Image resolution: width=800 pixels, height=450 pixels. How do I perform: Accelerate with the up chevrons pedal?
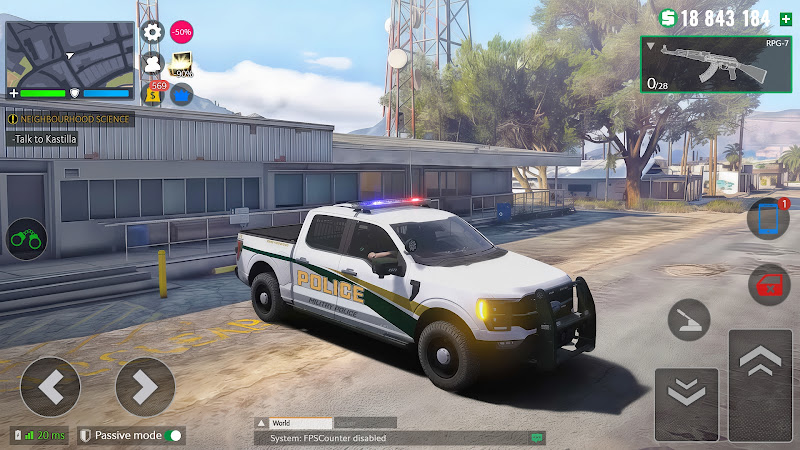point(760,385)
